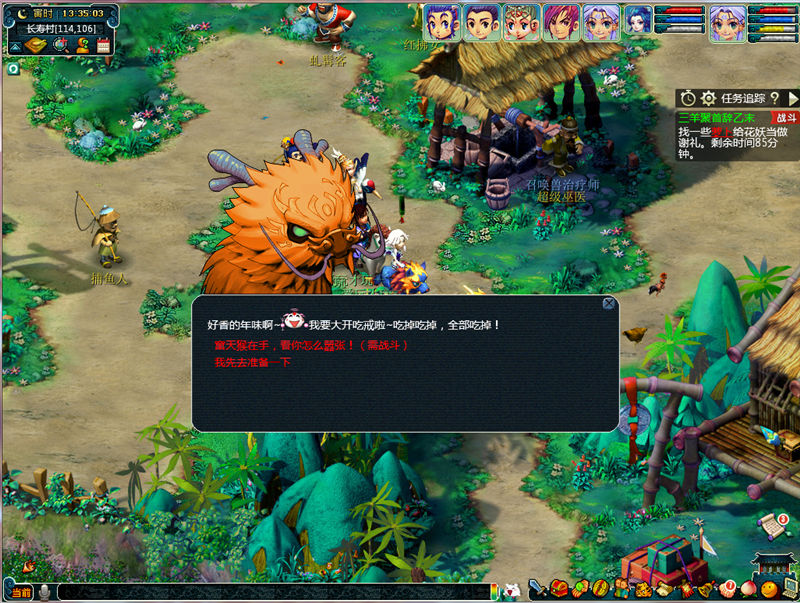Close the dialogue box with X
This screenshot has width=800, height=603.
tap(608, 303)
